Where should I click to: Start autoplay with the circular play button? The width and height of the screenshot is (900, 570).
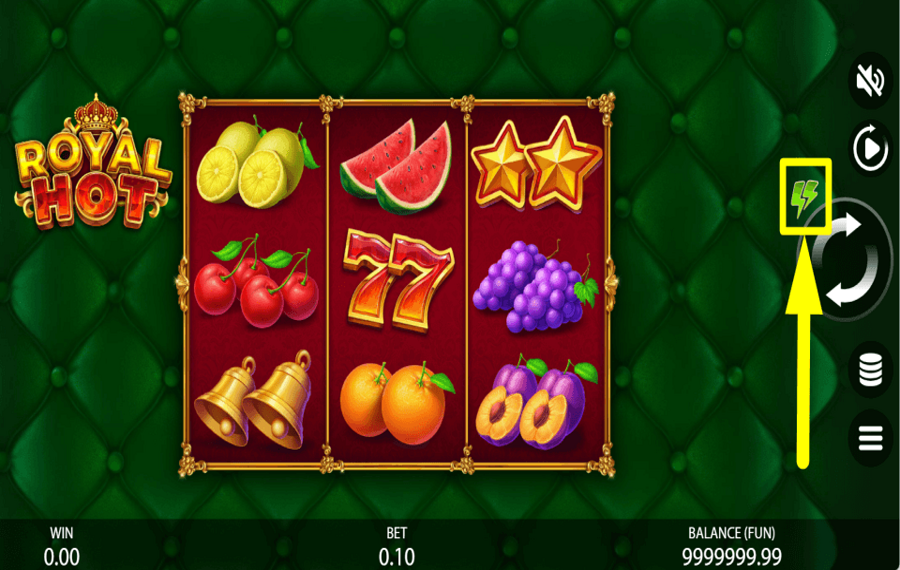tap(870, 150)
